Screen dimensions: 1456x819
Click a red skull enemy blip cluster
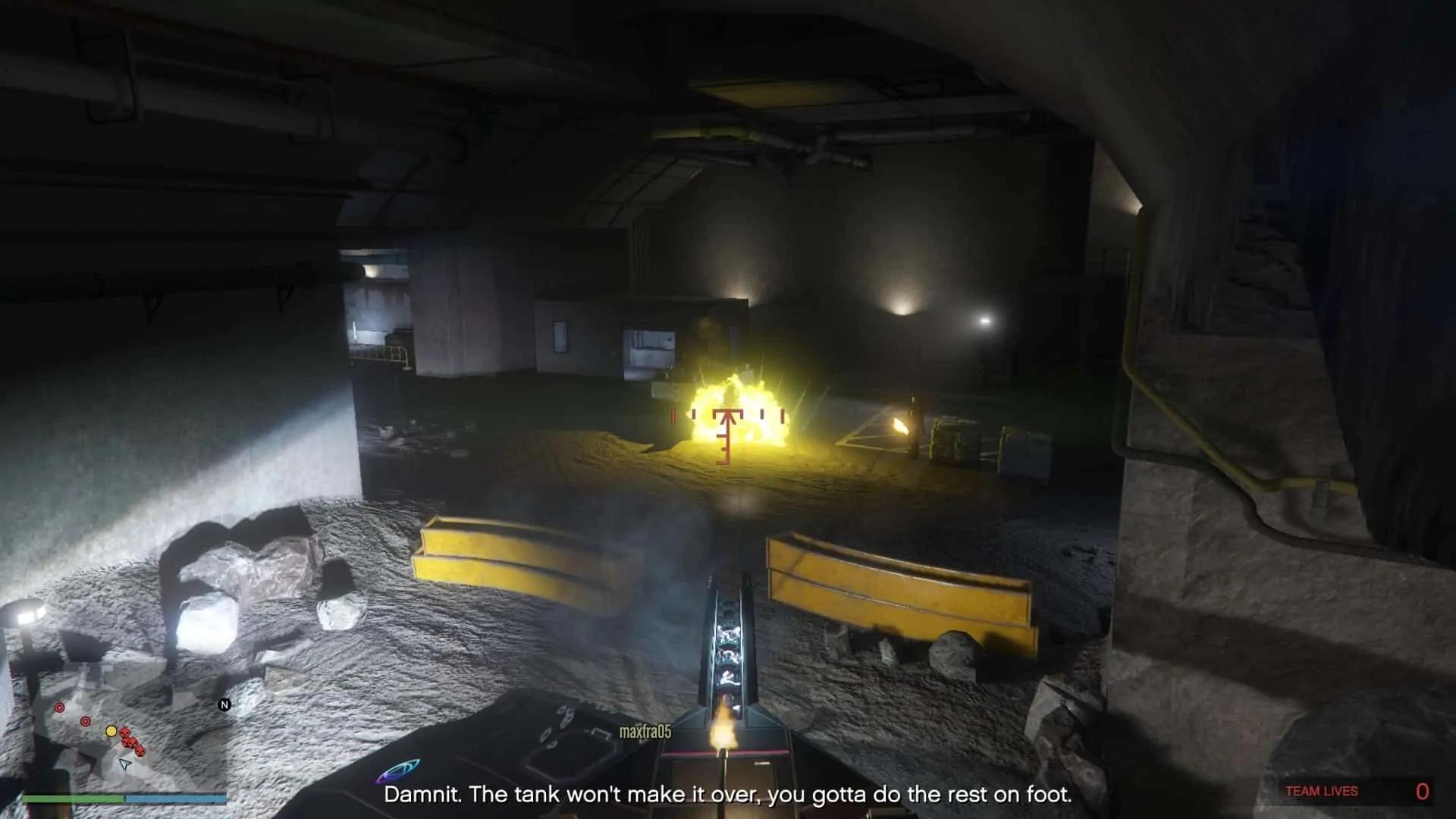[130, 742]
